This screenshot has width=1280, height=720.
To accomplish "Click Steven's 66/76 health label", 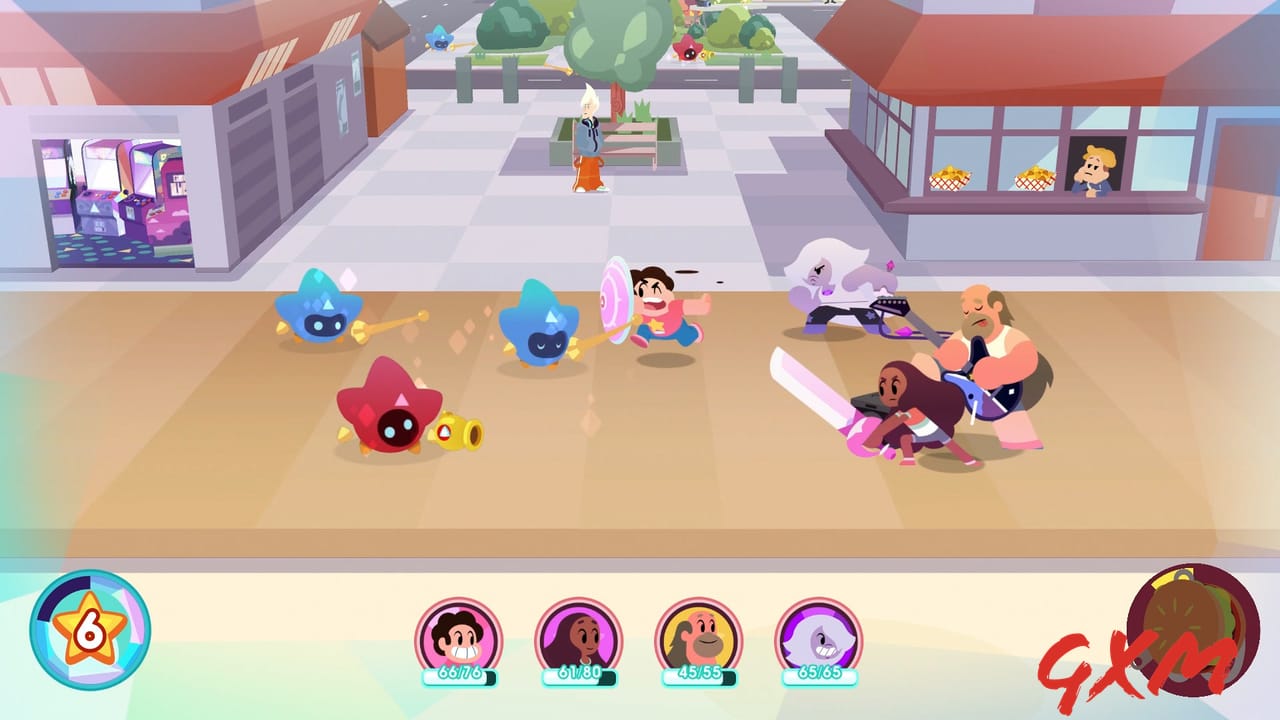I will 459,672.
